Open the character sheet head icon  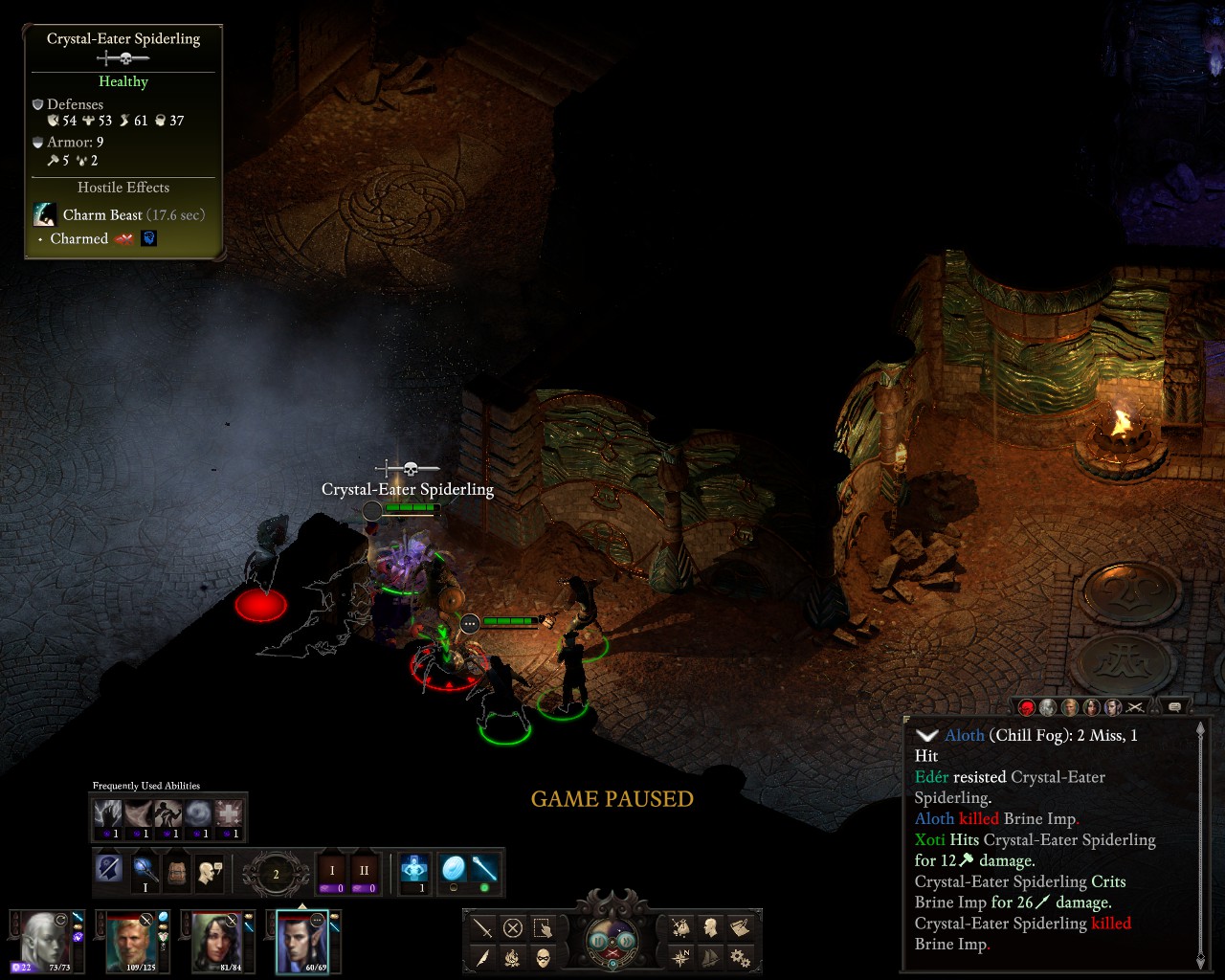coord(711,927)
